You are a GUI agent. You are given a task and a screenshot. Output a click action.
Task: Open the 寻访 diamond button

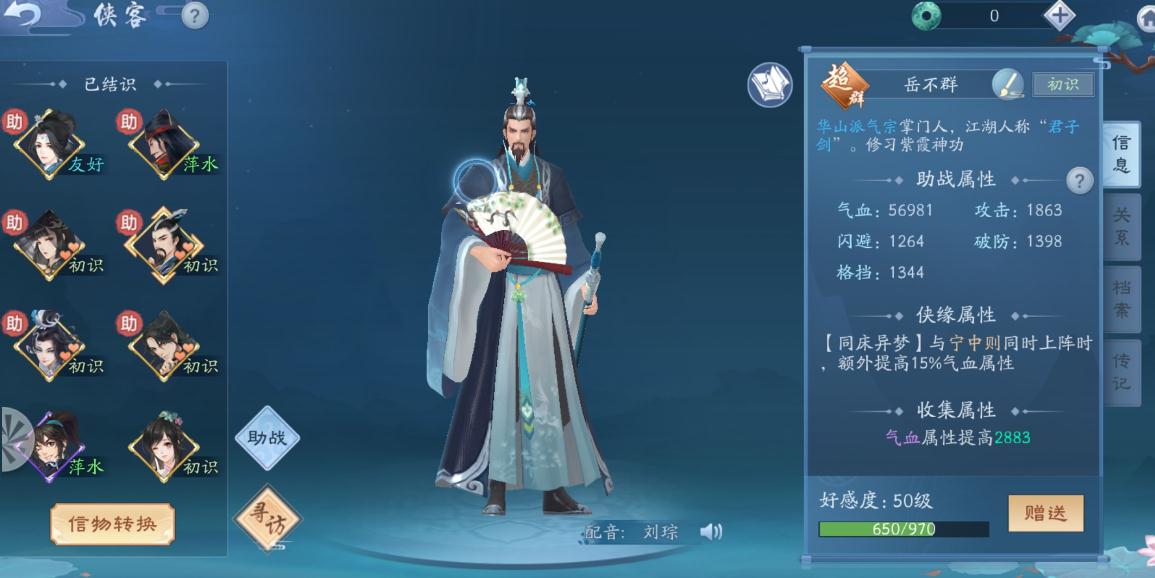(267, 517)
